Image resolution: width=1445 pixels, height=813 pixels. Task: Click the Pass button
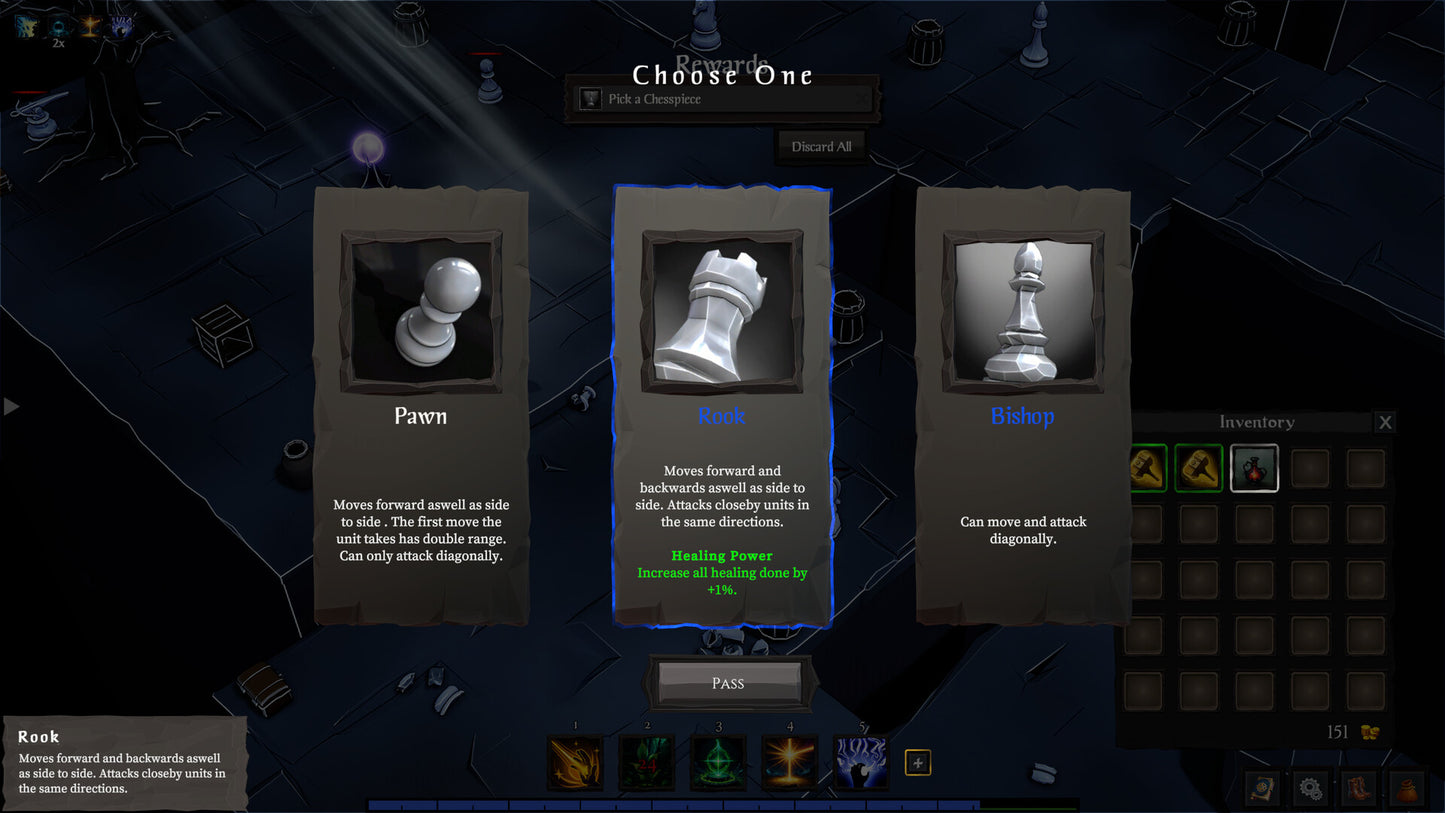click(728, 683)
